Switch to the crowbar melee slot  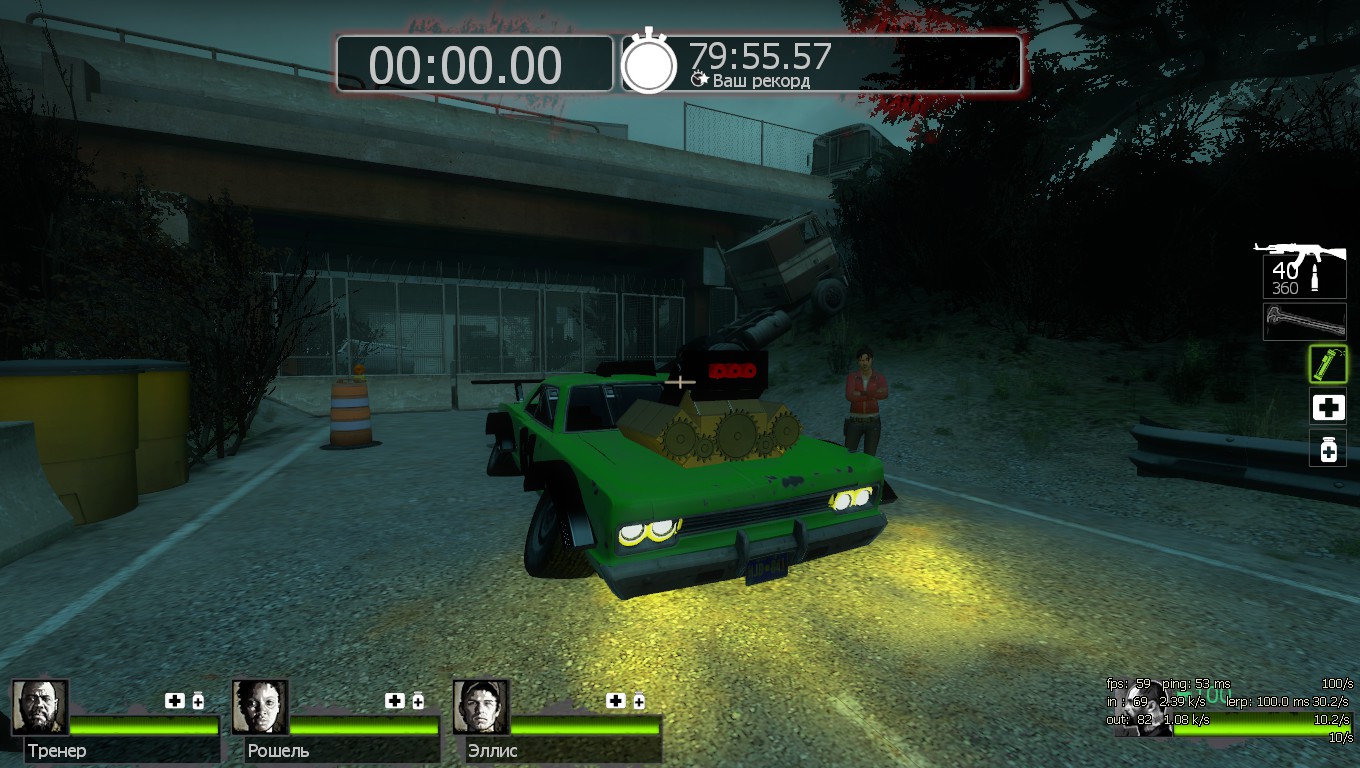(x=1304, y=321)
